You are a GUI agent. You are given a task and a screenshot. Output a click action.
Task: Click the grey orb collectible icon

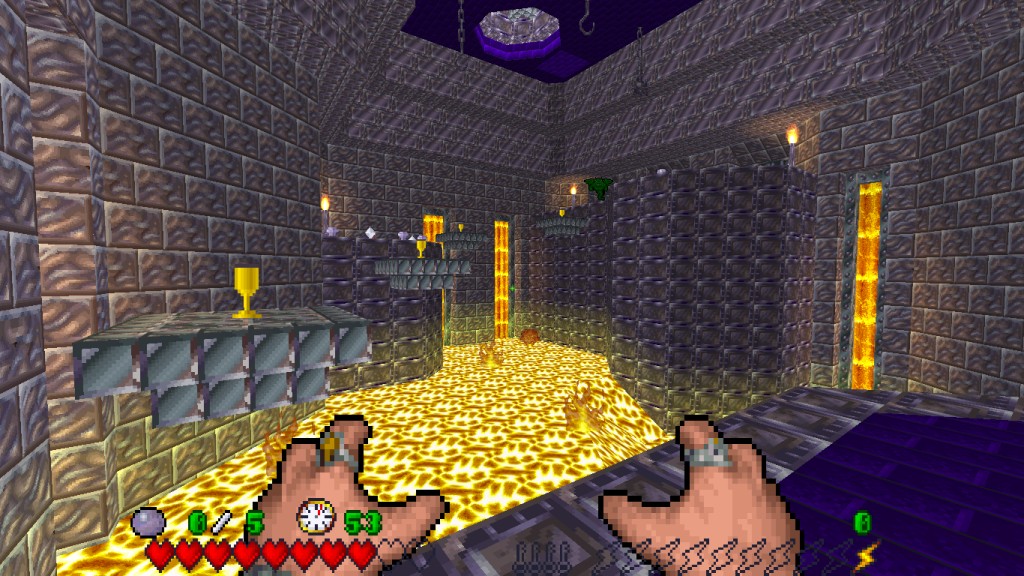[x=149, y=522]
